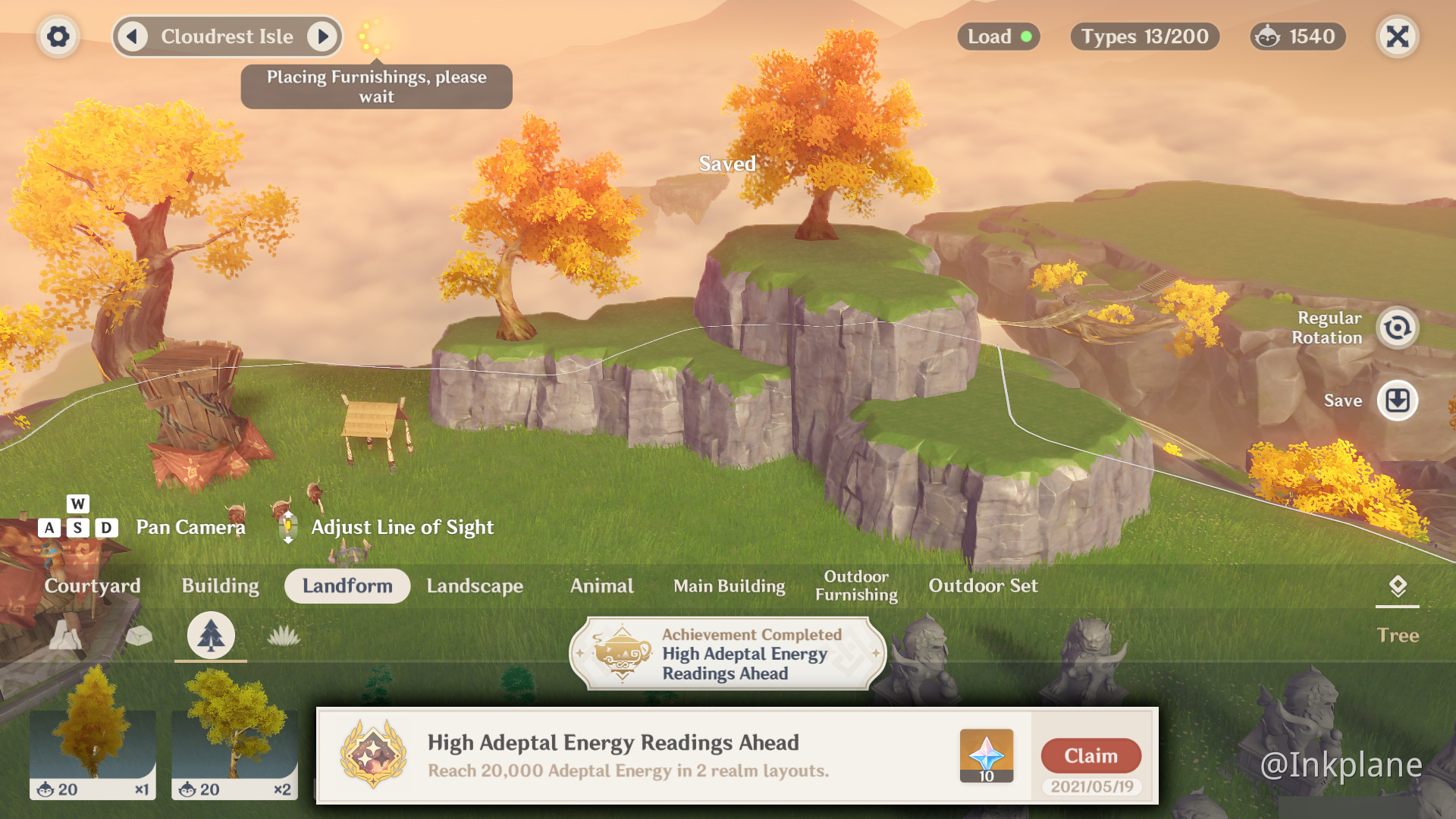Go to next realm area arrow
The width and height of the screenshot is (1456, 819).
tap(323, 36)
